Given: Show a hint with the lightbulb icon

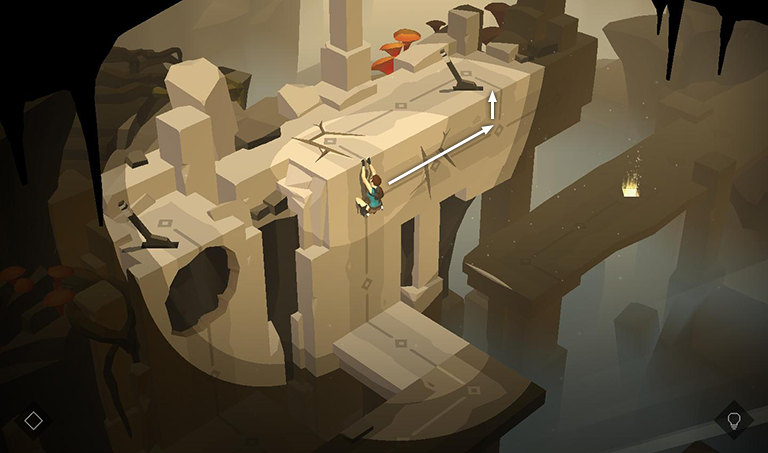Looking at the screenshot, I should pos(733,419).
